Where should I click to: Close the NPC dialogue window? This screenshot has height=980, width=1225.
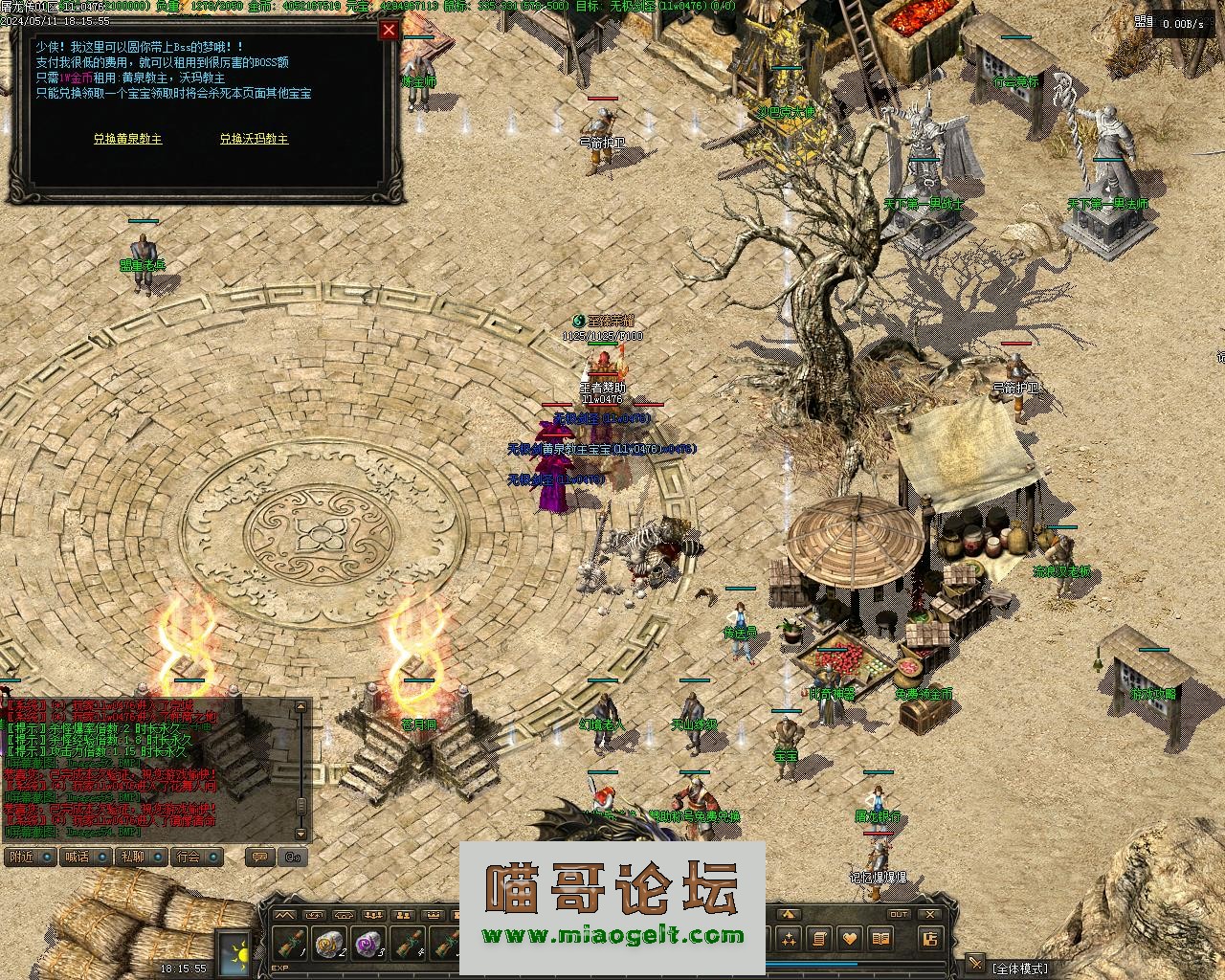tap(389, 31)
